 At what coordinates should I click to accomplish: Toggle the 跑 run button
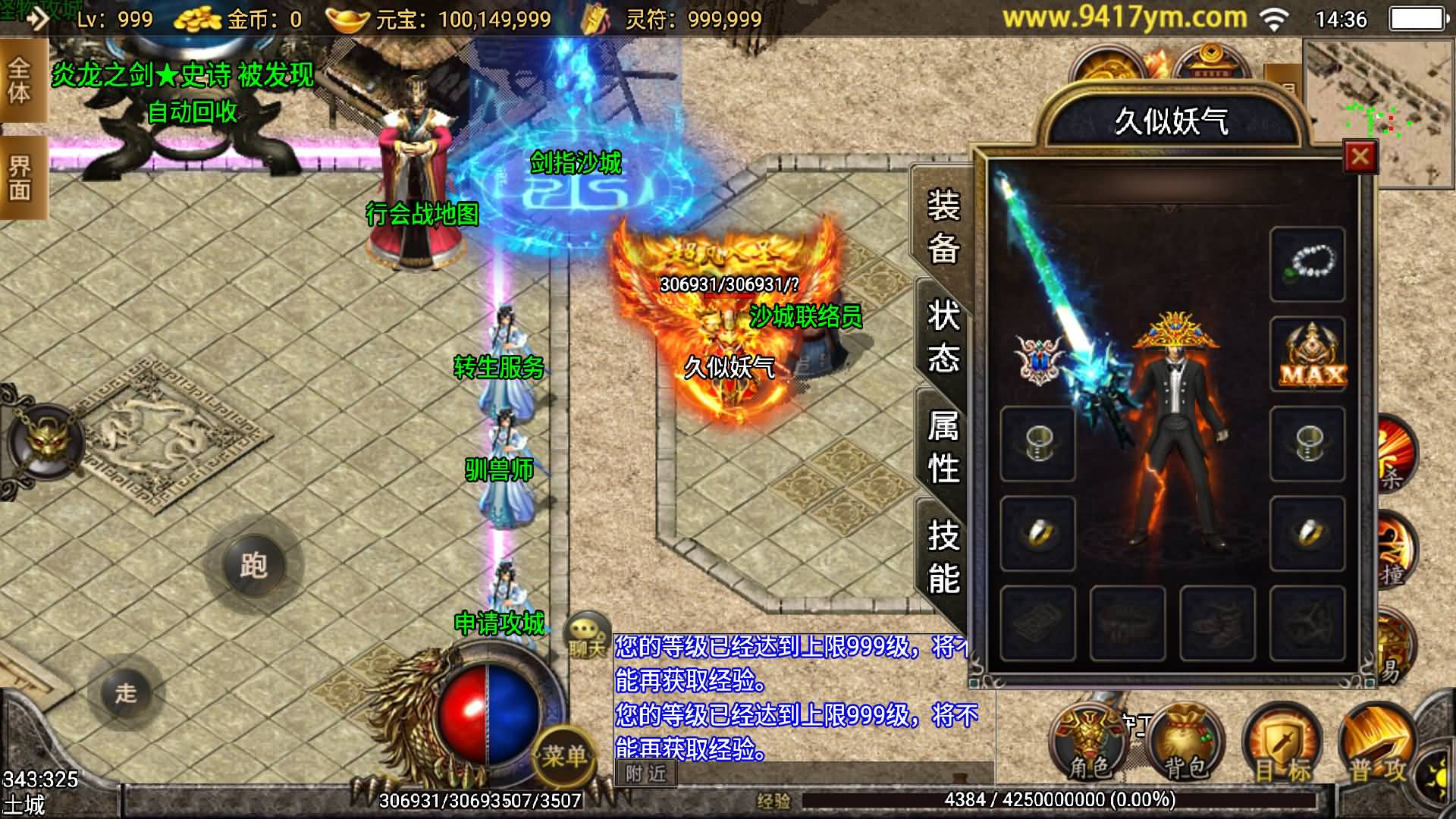coord(253,565)
